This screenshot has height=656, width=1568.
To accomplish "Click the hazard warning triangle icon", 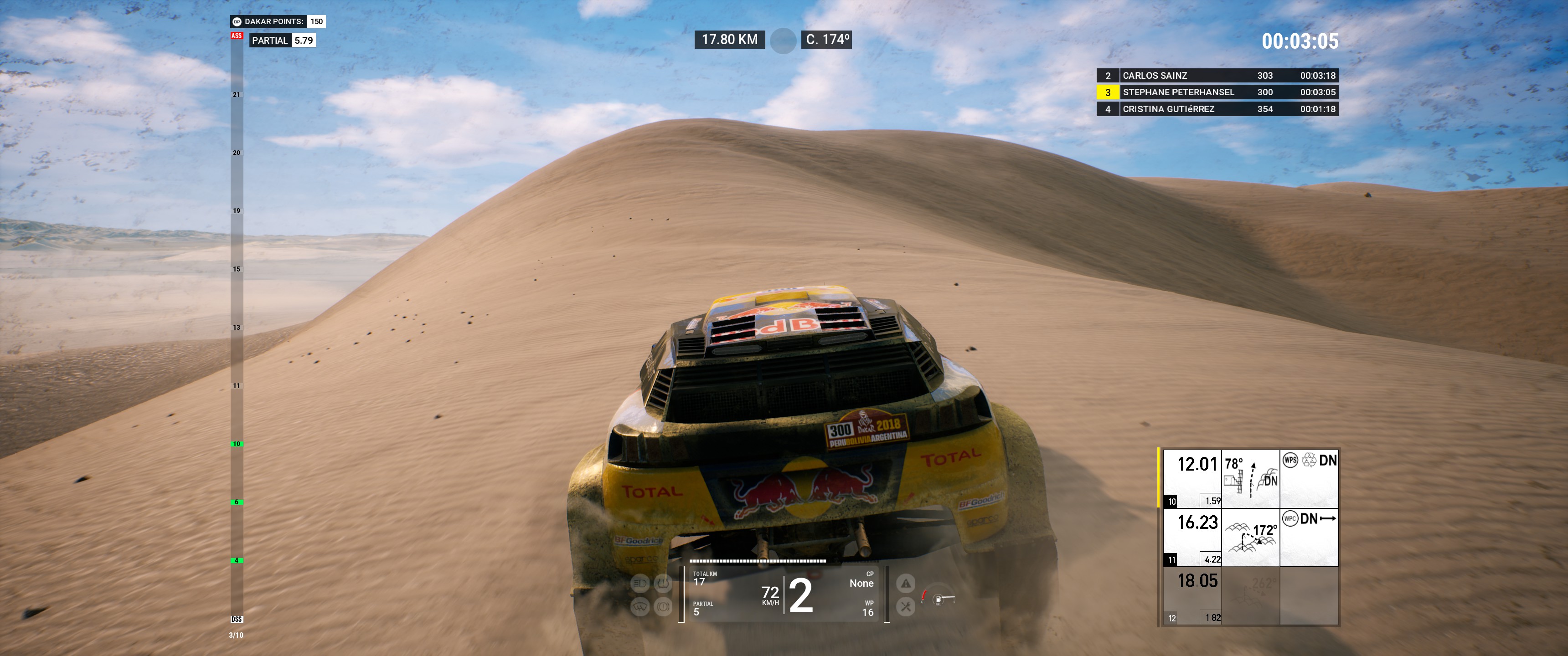I will [906, 584].
